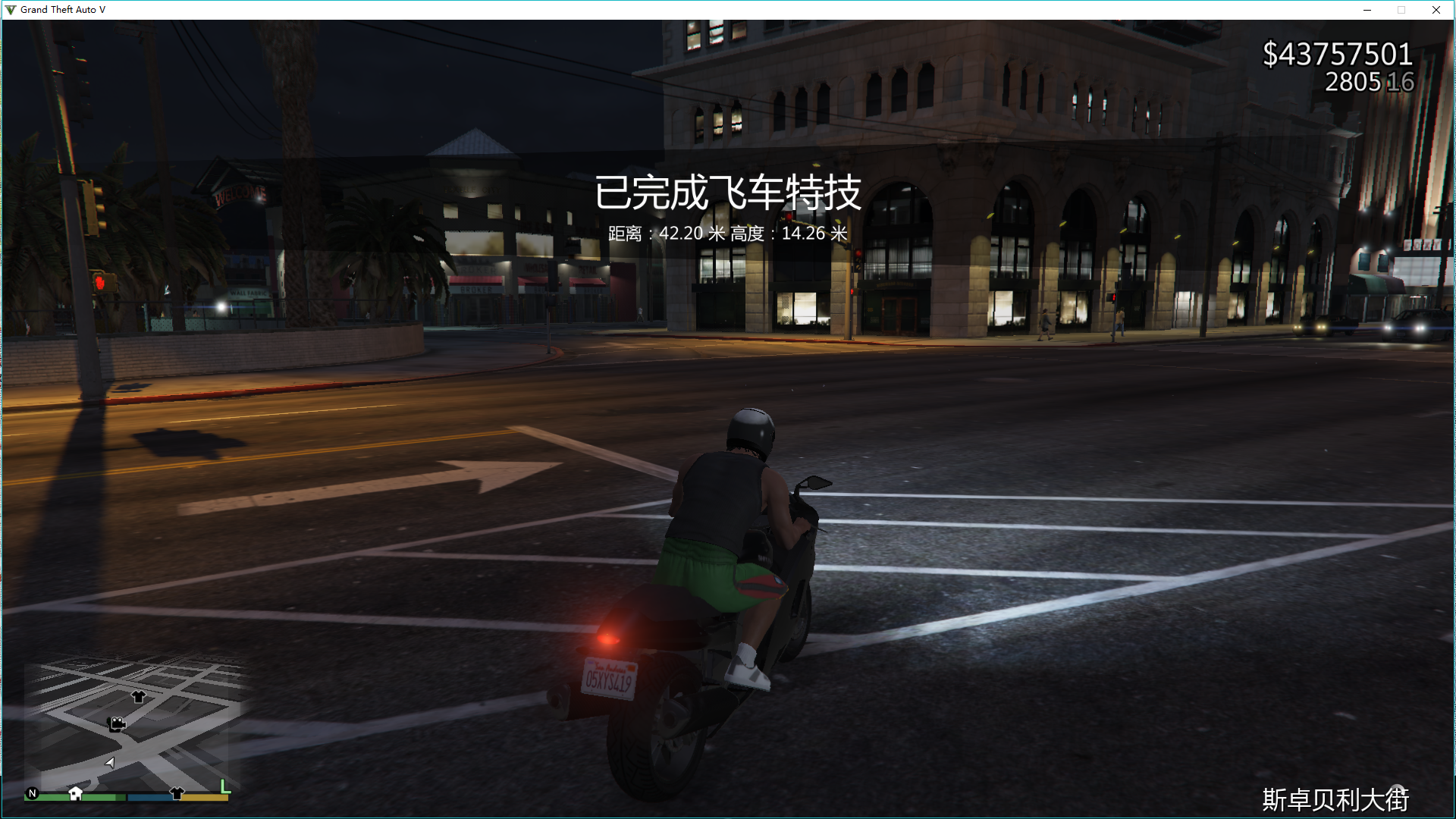Close the Grand Theft Auto V window
This screenshot has width=1456, height=819.
click(x=1436, y=10)
